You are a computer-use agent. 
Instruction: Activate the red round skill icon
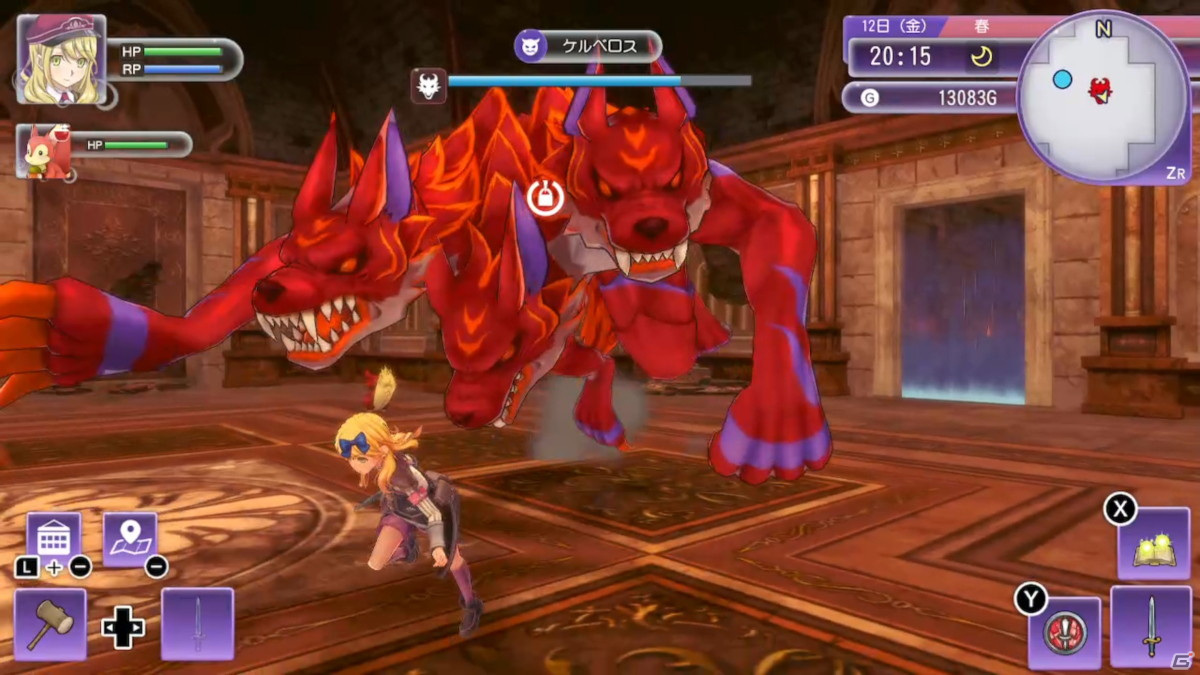pyautogui.click(x=1064, y=633)
